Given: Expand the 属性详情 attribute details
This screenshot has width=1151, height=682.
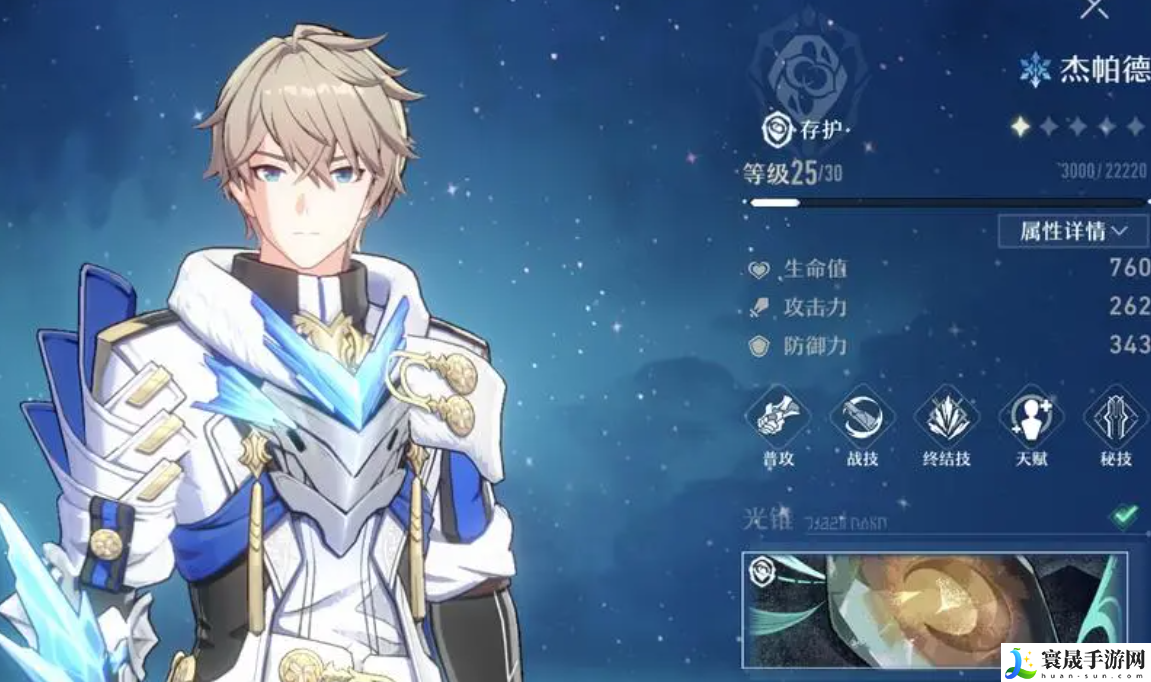Looking at the screenshot, I should (x=1073, y=231).
